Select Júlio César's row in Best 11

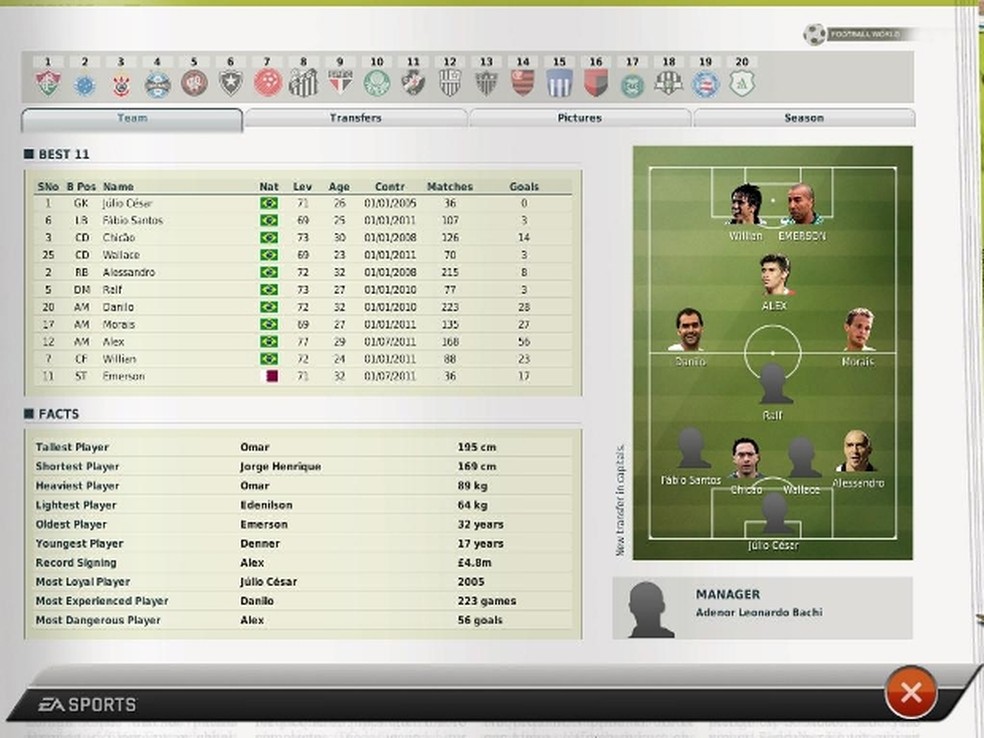pos(300,203)
